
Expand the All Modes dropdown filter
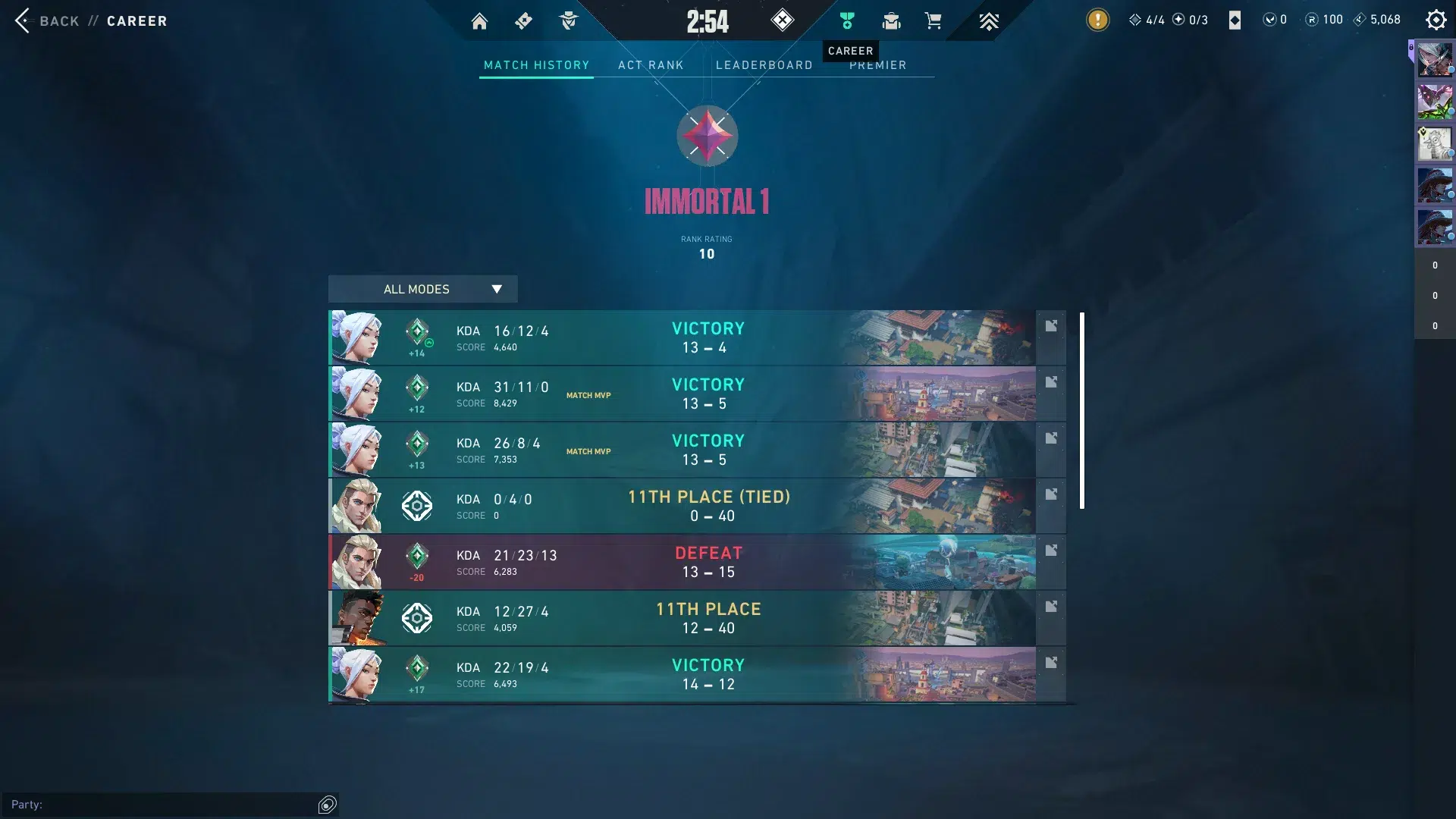[422, 289]
